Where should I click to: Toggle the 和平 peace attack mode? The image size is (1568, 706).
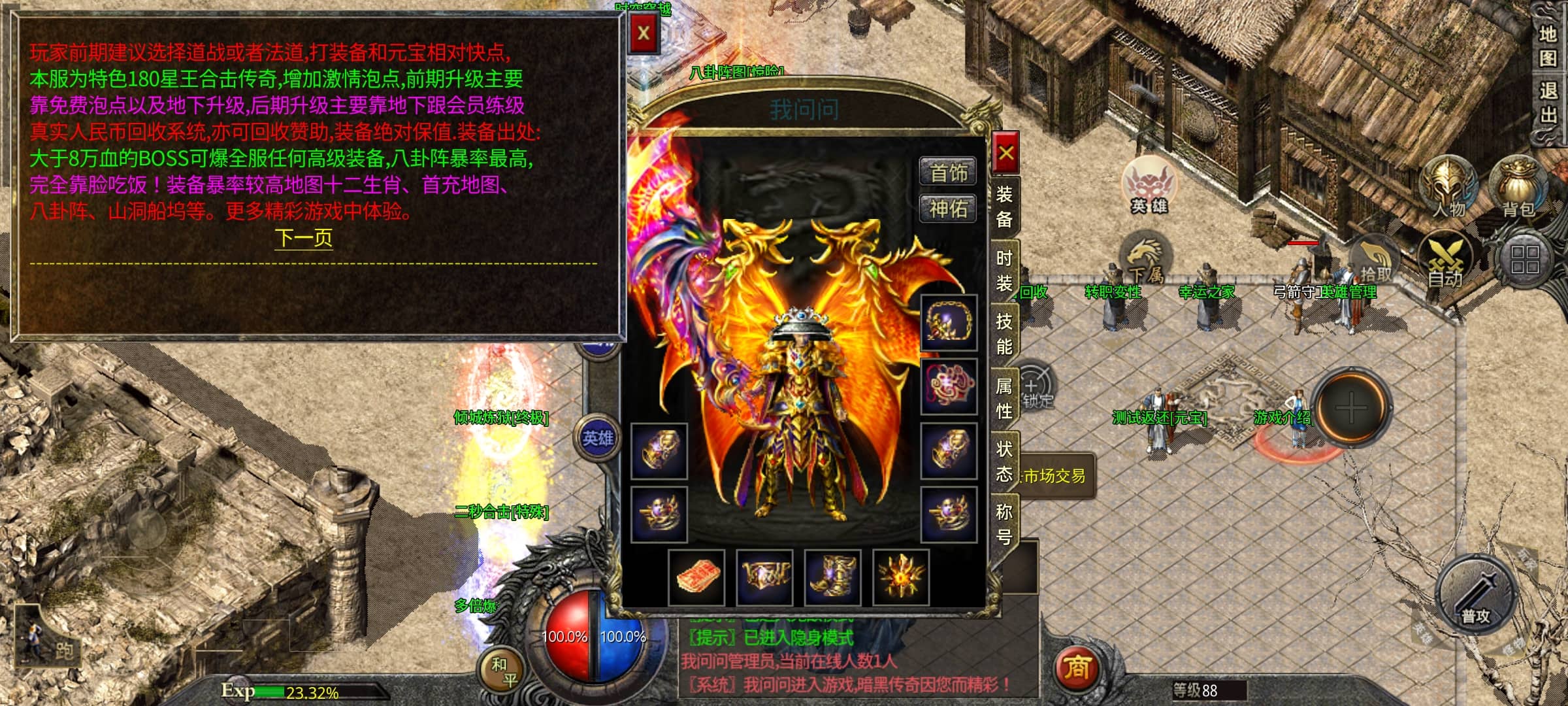[504, 671]
